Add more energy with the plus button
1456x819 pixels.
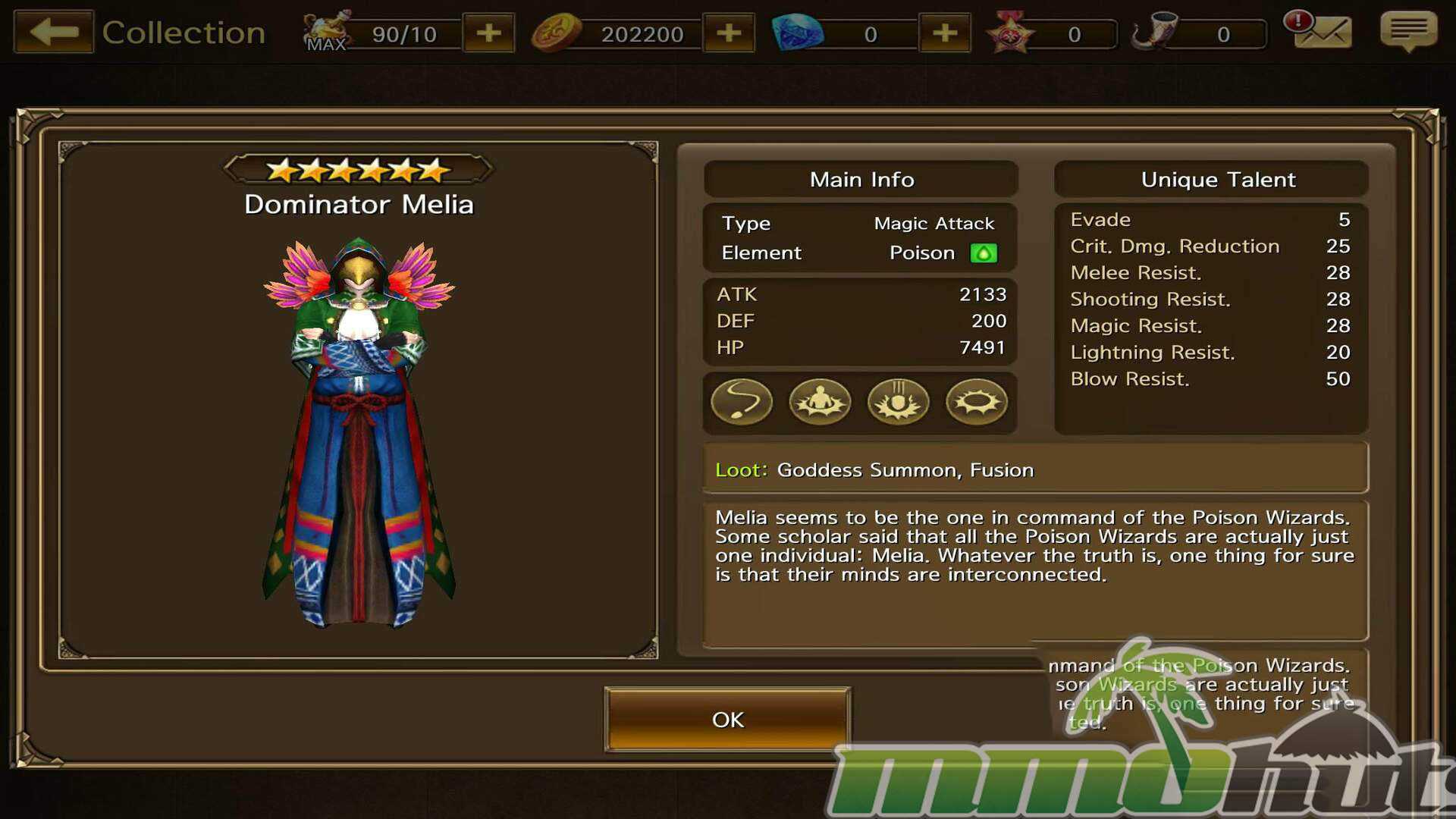[489, 33]
